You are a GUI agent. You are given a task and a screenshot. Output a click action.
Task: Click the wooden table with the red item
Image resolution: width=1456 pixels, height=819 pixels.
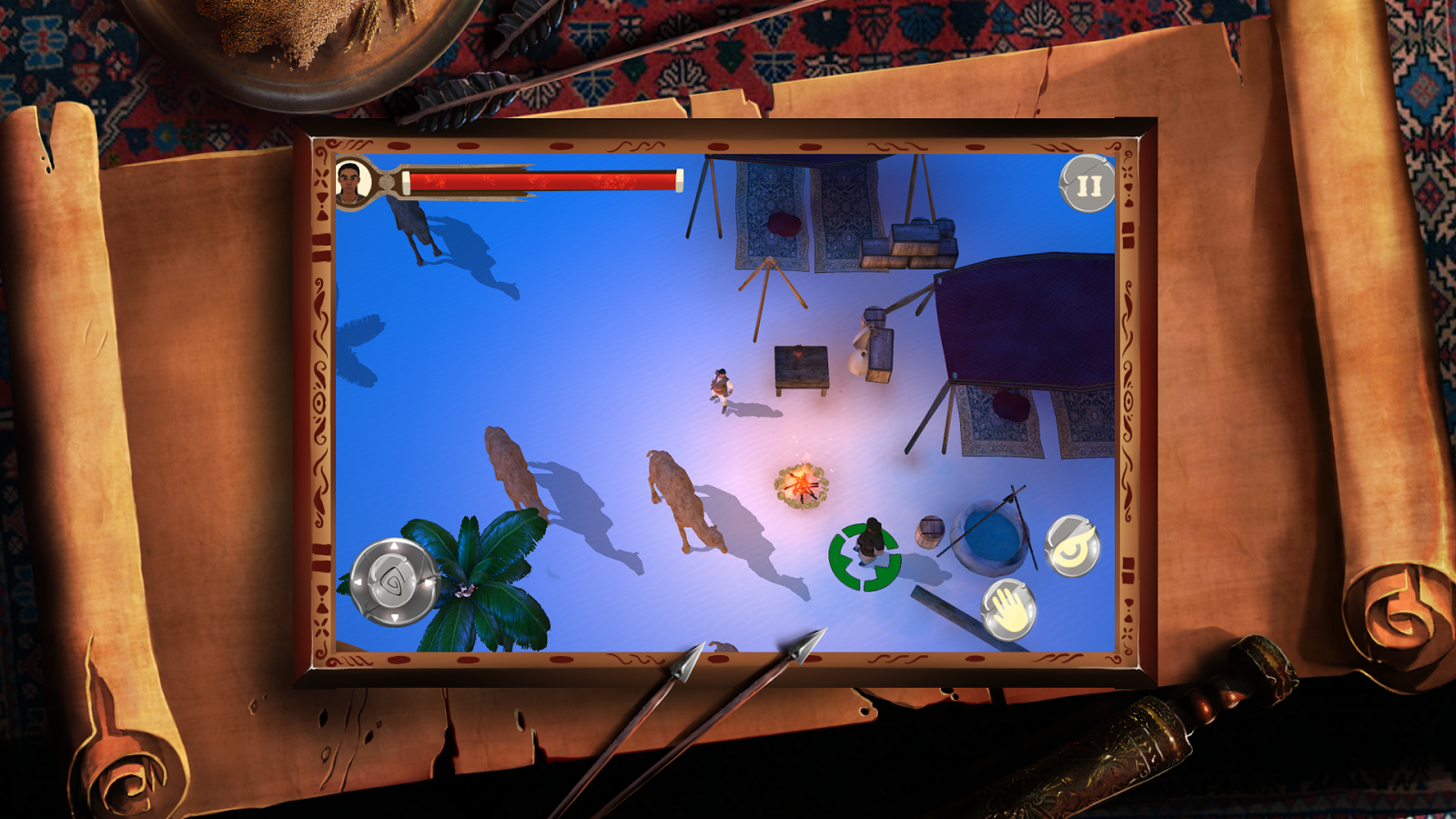[x=803, y=367]
